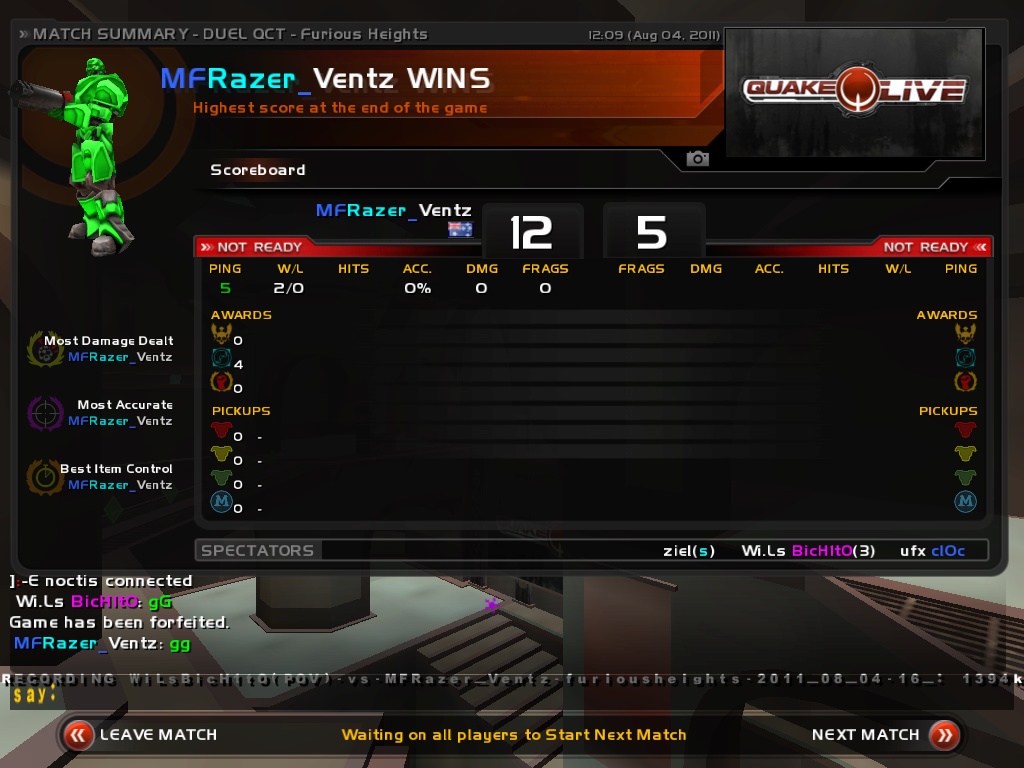Click the Most Damage Dealt award icon
This screenshot has width=1024, height=768.
(x=45, y=348)
